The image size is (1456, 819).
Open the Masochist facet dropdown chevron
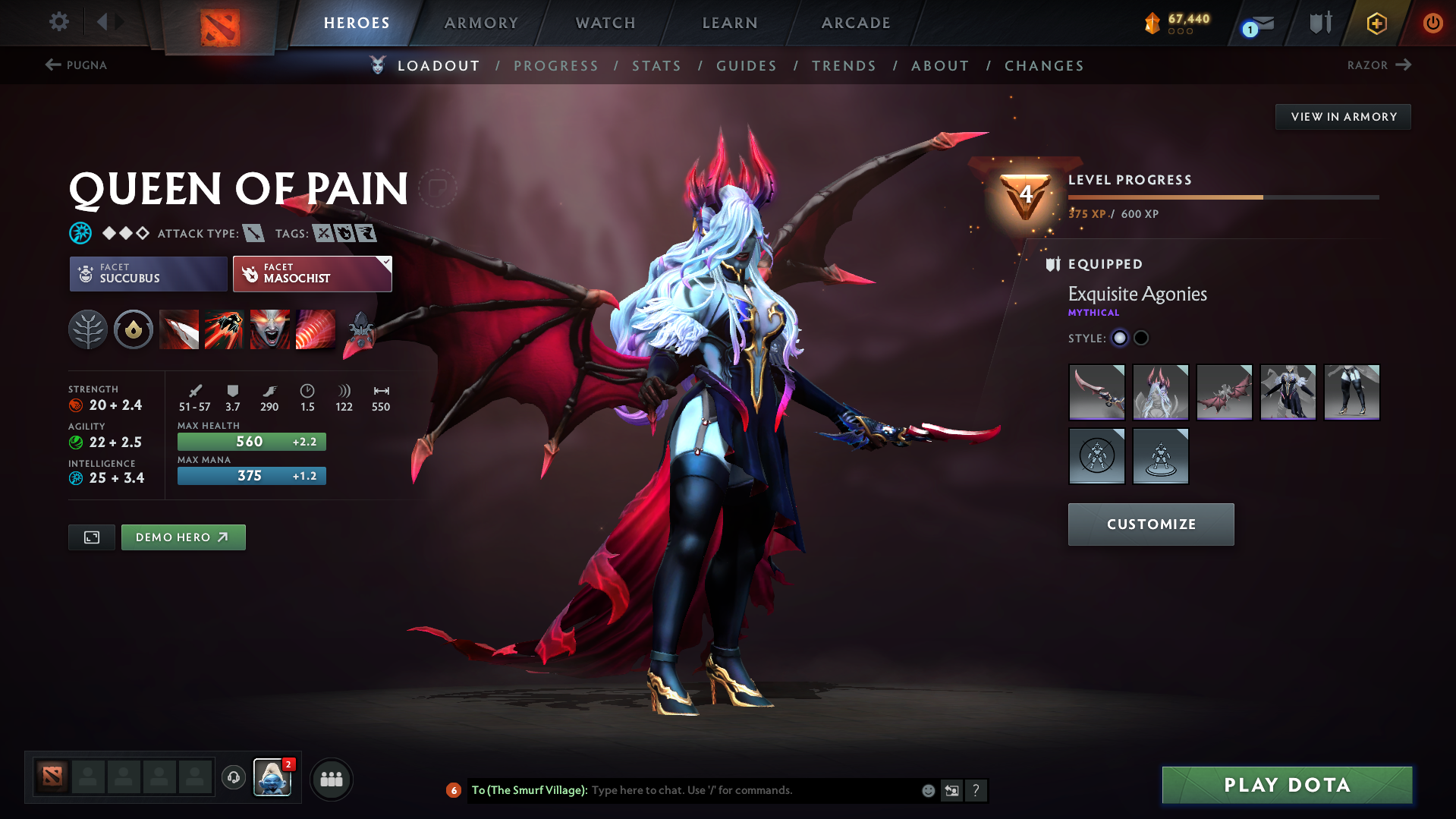click(x=386, y=263)
